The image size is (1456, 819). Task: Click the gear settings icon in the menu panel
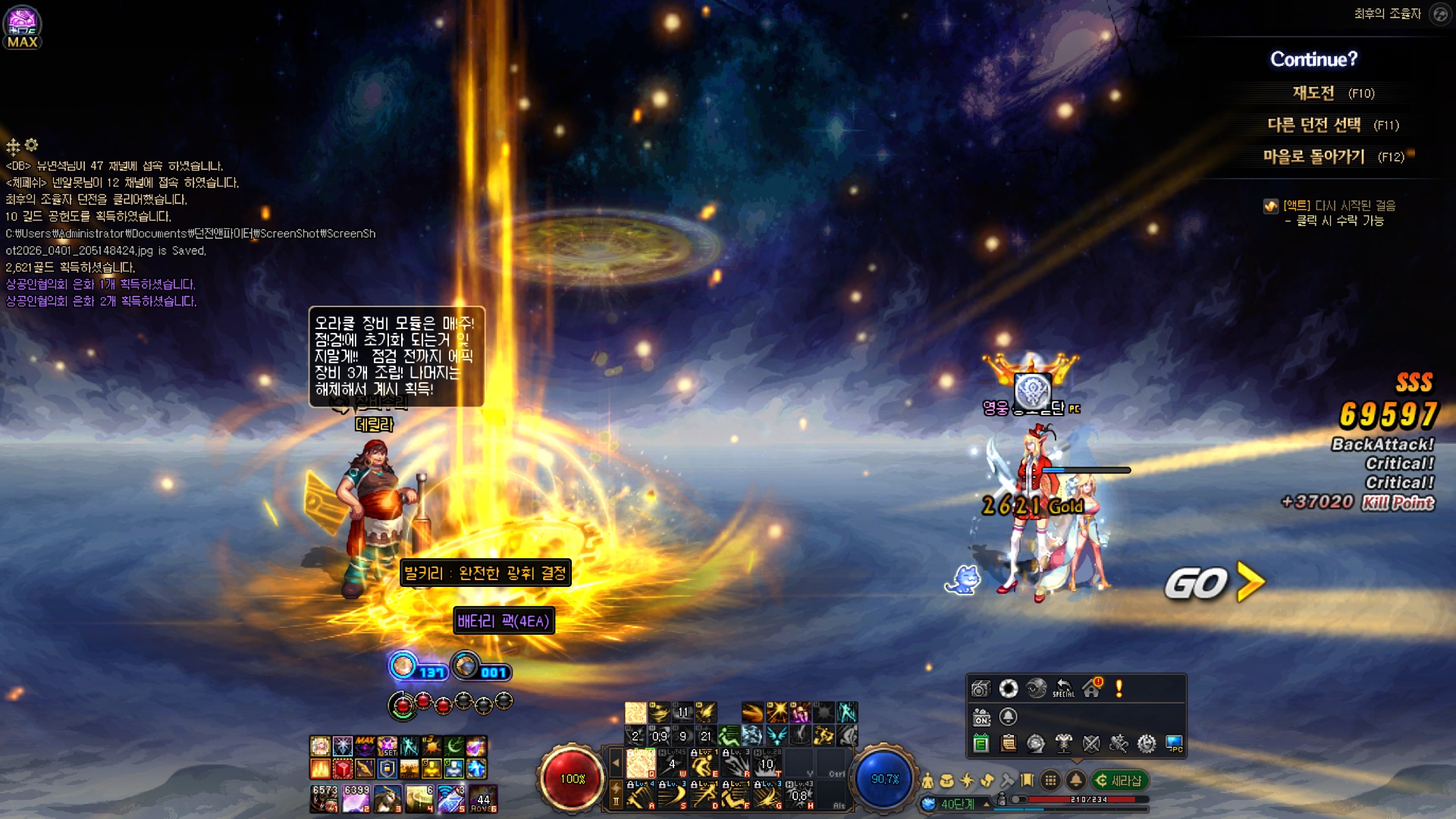[x=1147, y=744]
